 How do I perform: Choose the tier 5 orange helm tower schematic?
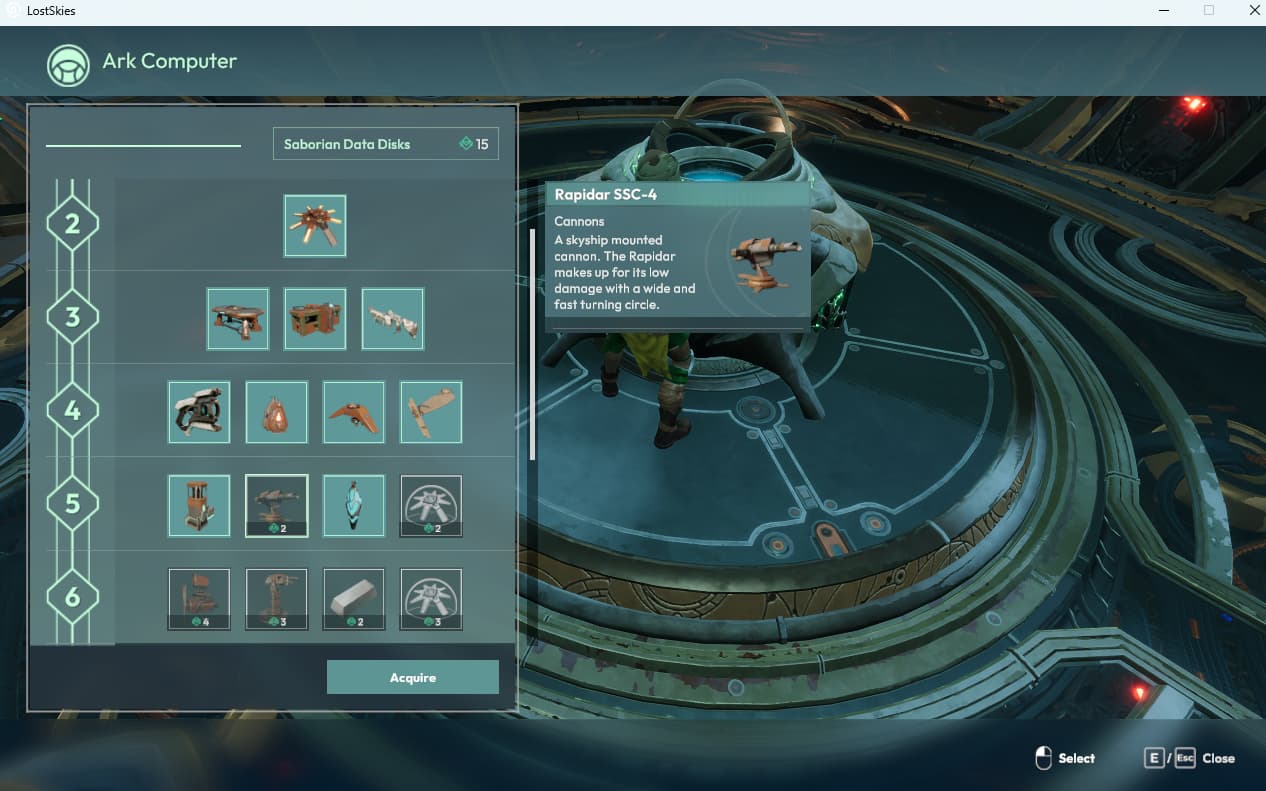click(199, 505)
